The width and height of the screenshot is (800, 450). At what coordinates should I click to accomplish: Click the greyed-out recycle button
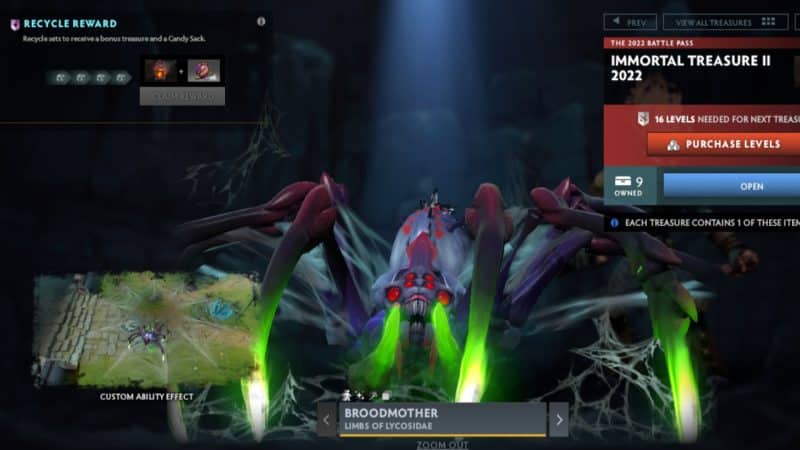[182, 96]
